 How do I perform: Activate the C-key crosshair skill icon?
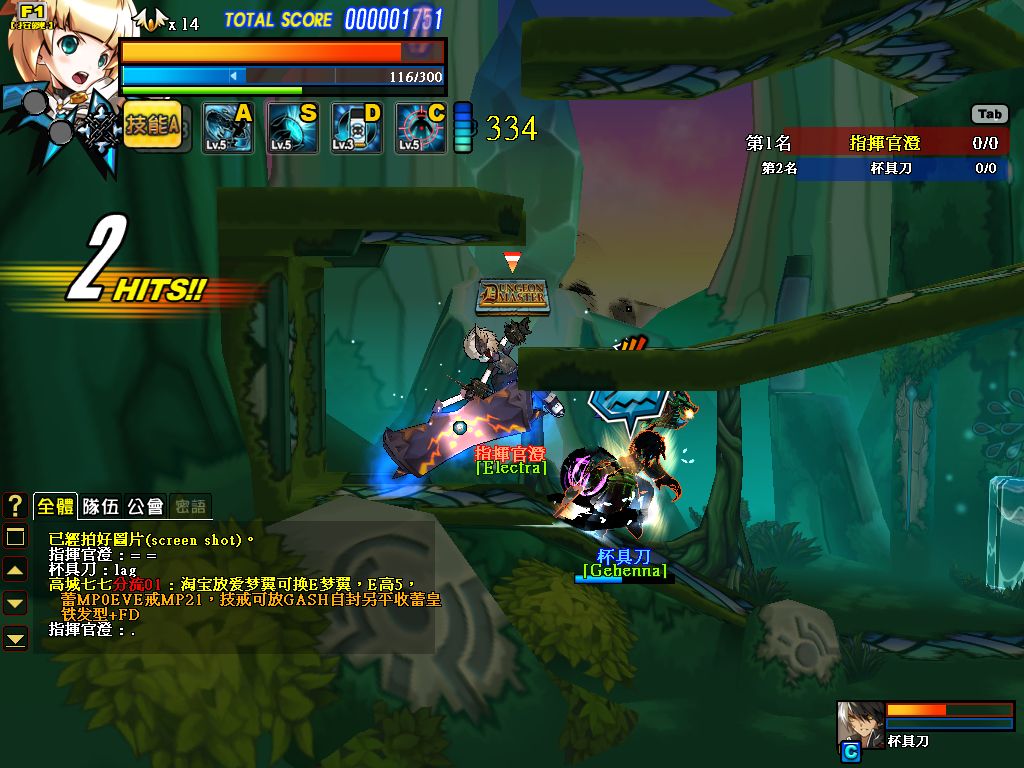coord(420,128)
